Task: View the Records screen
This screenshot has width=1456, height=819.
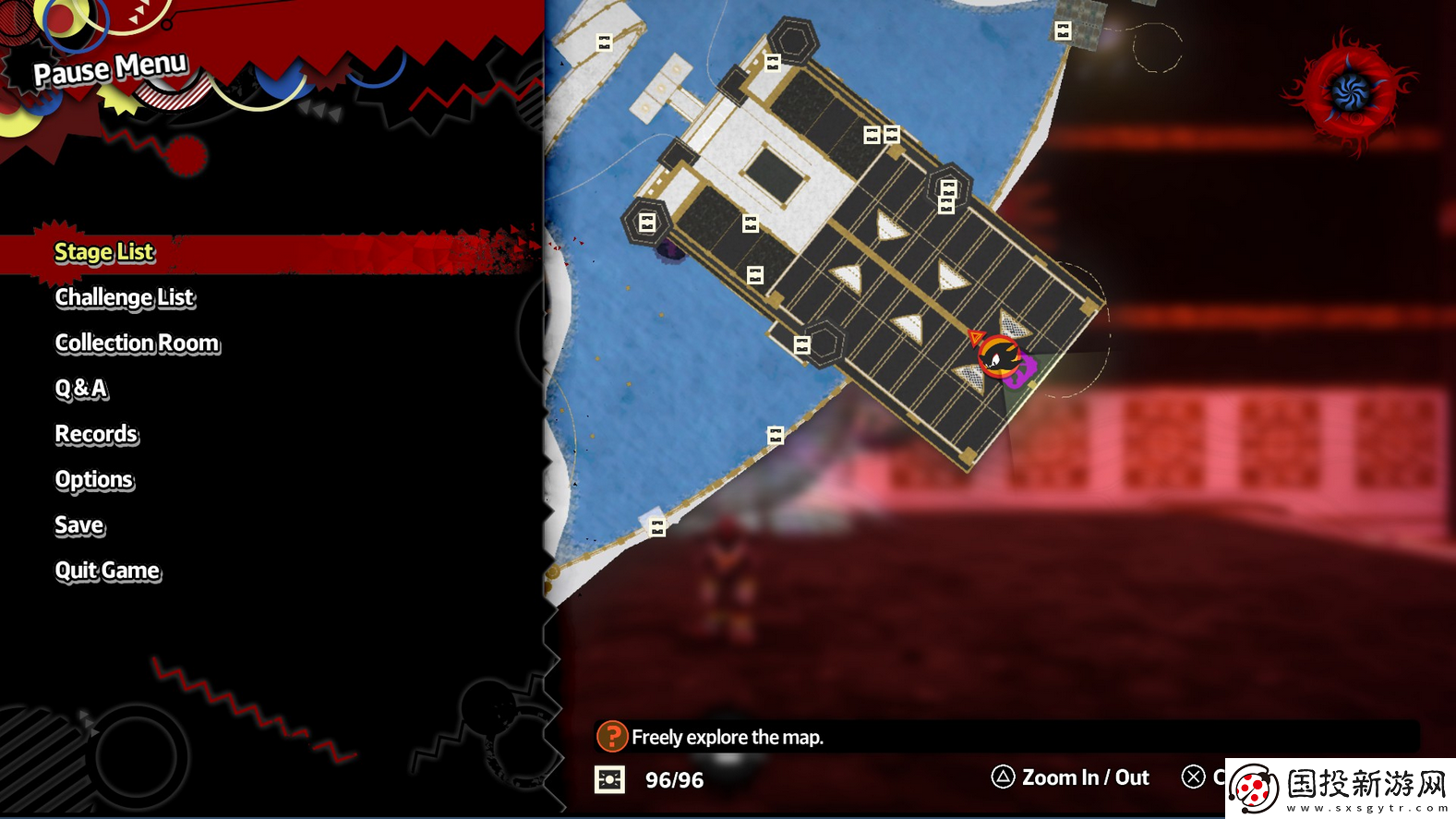Action: [96, 434]
